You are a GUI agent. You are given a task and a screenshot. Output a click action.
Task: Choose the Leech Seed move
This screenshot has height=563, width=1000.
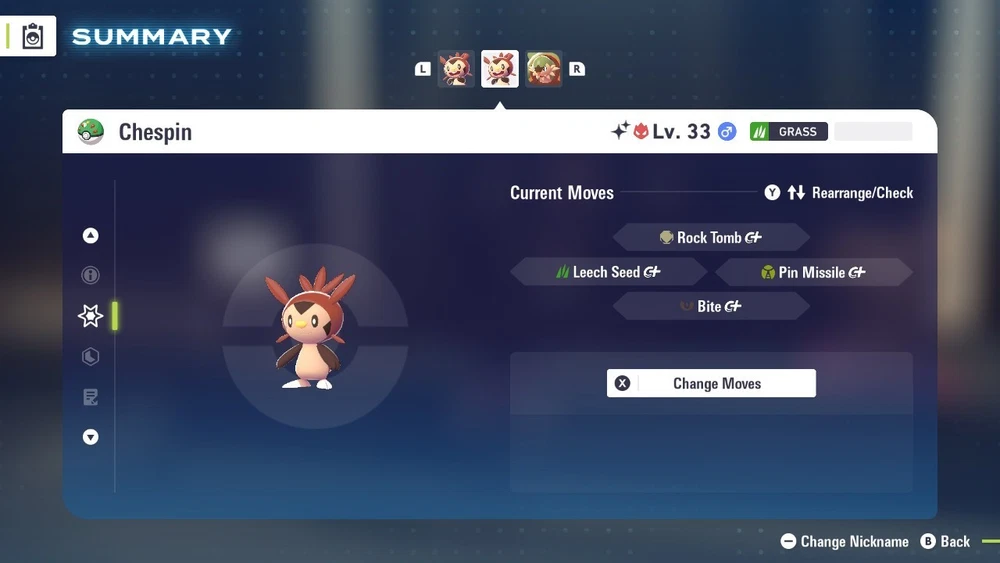[608, 272]
